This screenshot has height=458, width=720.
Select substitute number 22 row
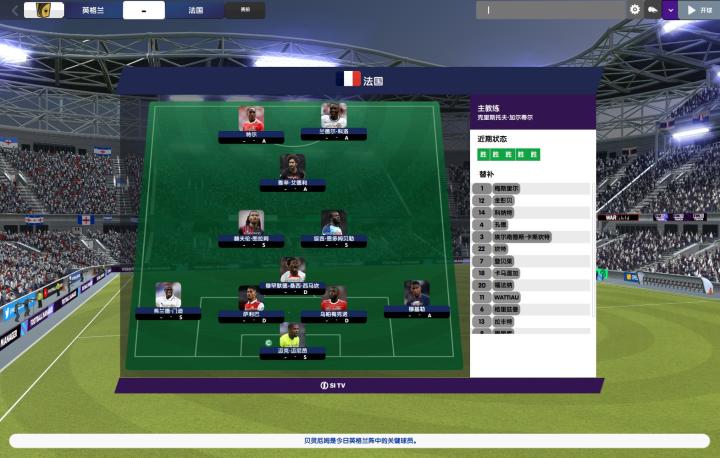point(532,248)
